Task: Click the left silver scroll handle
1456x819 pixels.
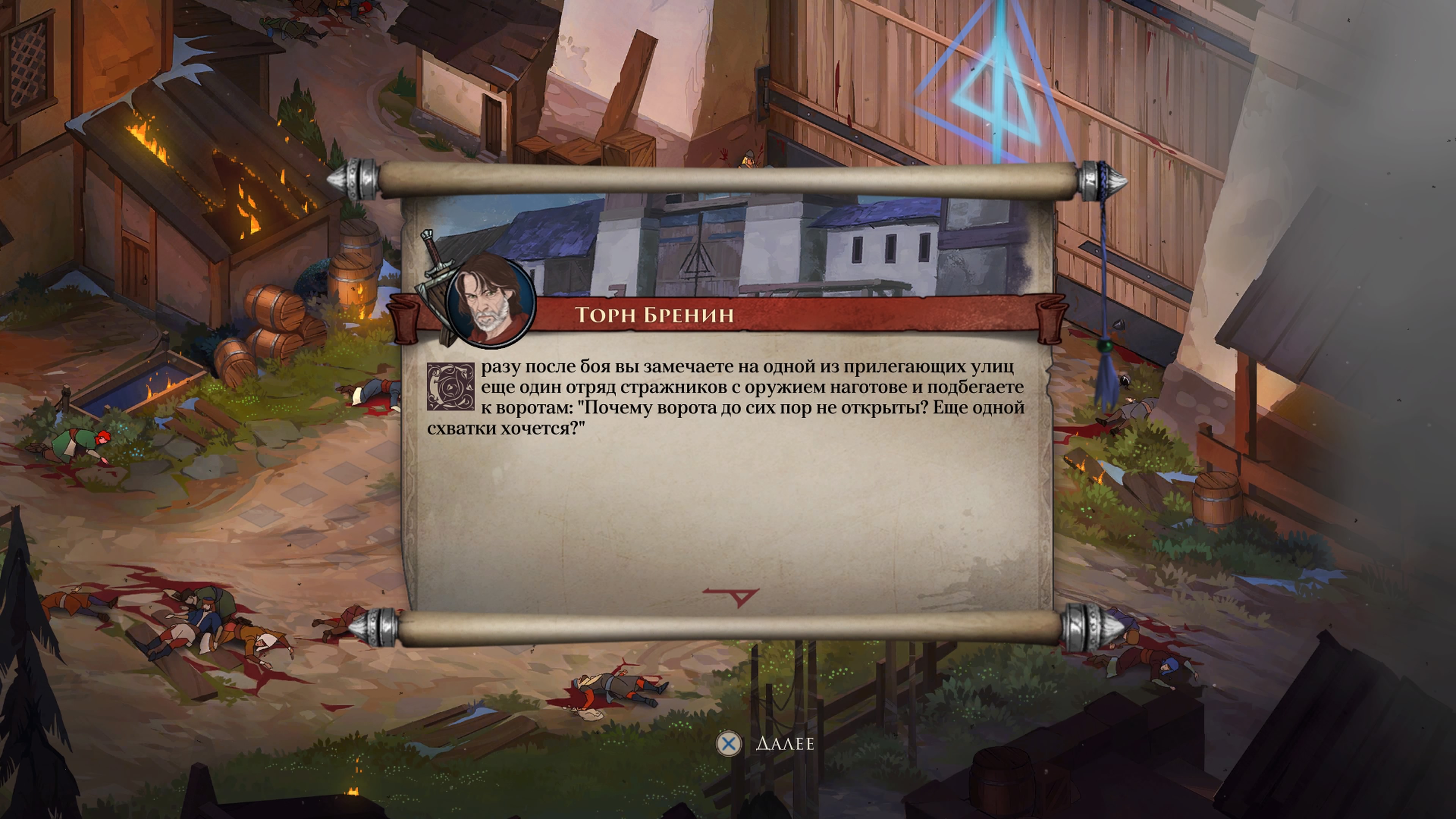Action: point(358,177)
